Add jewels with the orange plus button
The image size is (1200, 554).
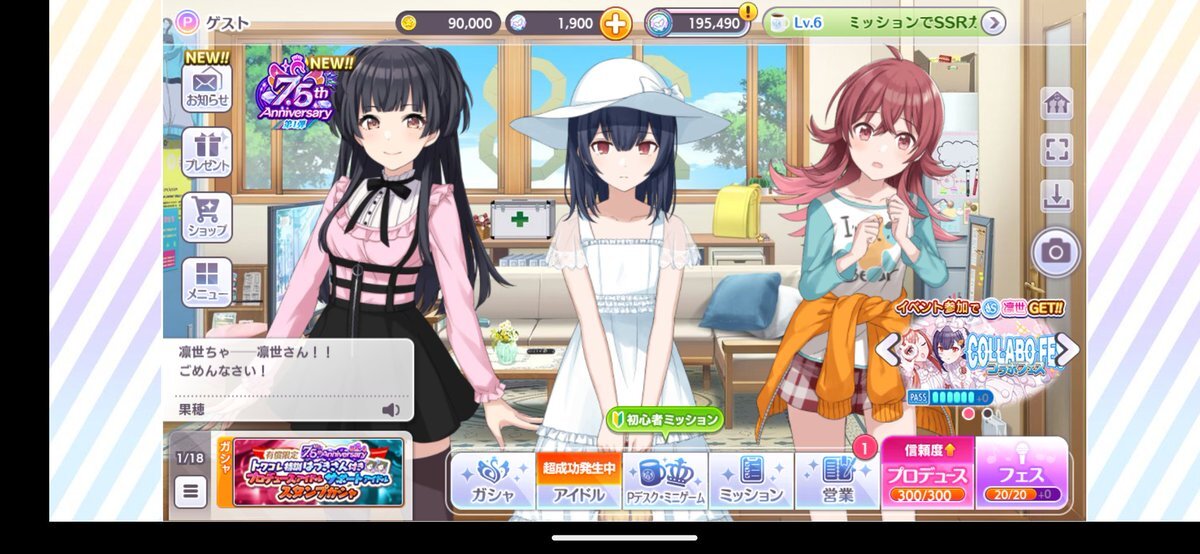coord(616,23)
